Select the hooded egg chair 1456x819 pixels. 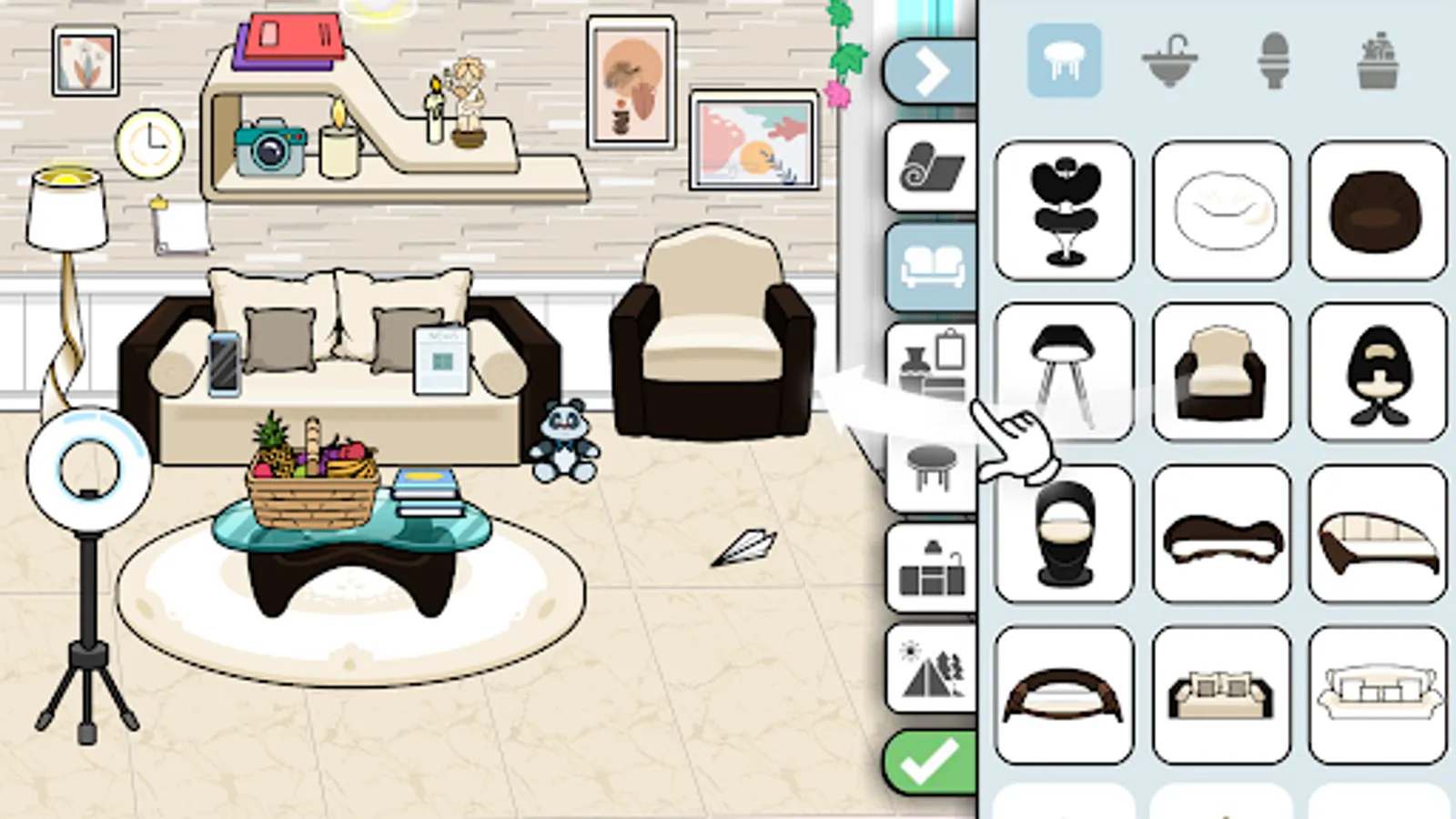coord(1377,367)
